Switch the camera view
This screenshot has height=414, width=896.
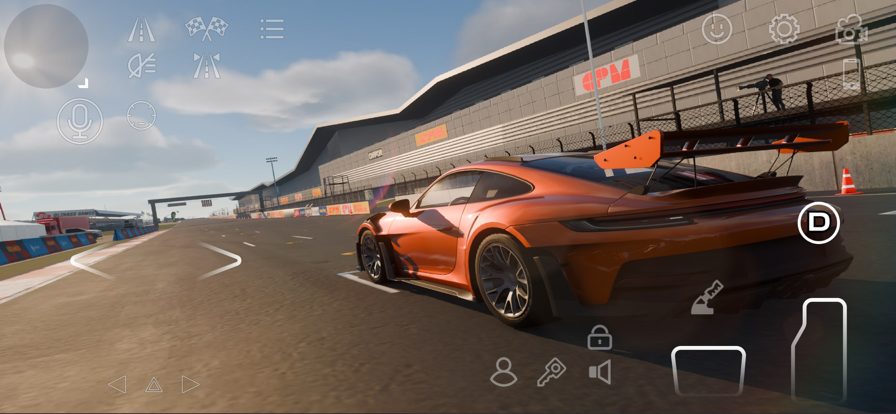pyautogui.click(x=851, y=29)
